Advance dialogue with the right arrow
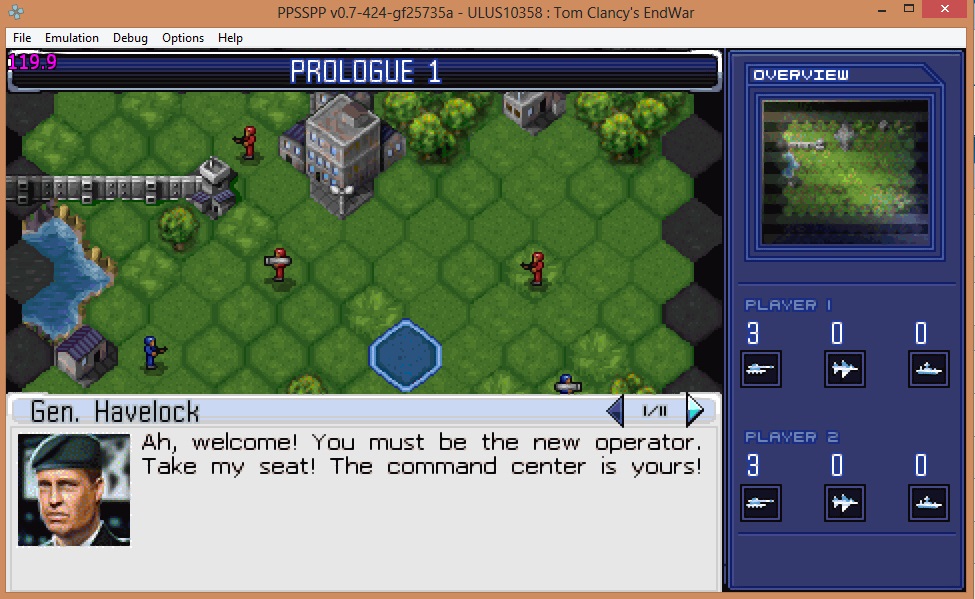This screenshot has height=599, width=975. tap(694, 410)
